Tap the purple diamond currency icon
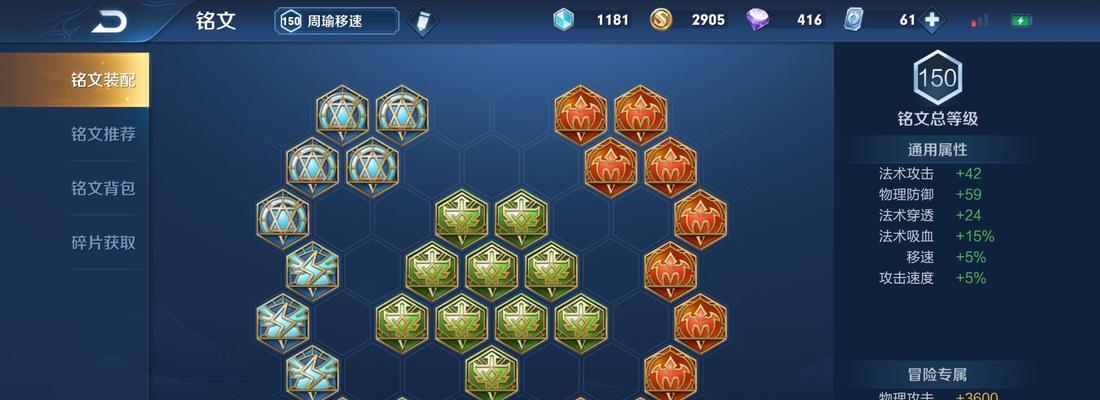 pyautogui.click(x=760, y=20)
